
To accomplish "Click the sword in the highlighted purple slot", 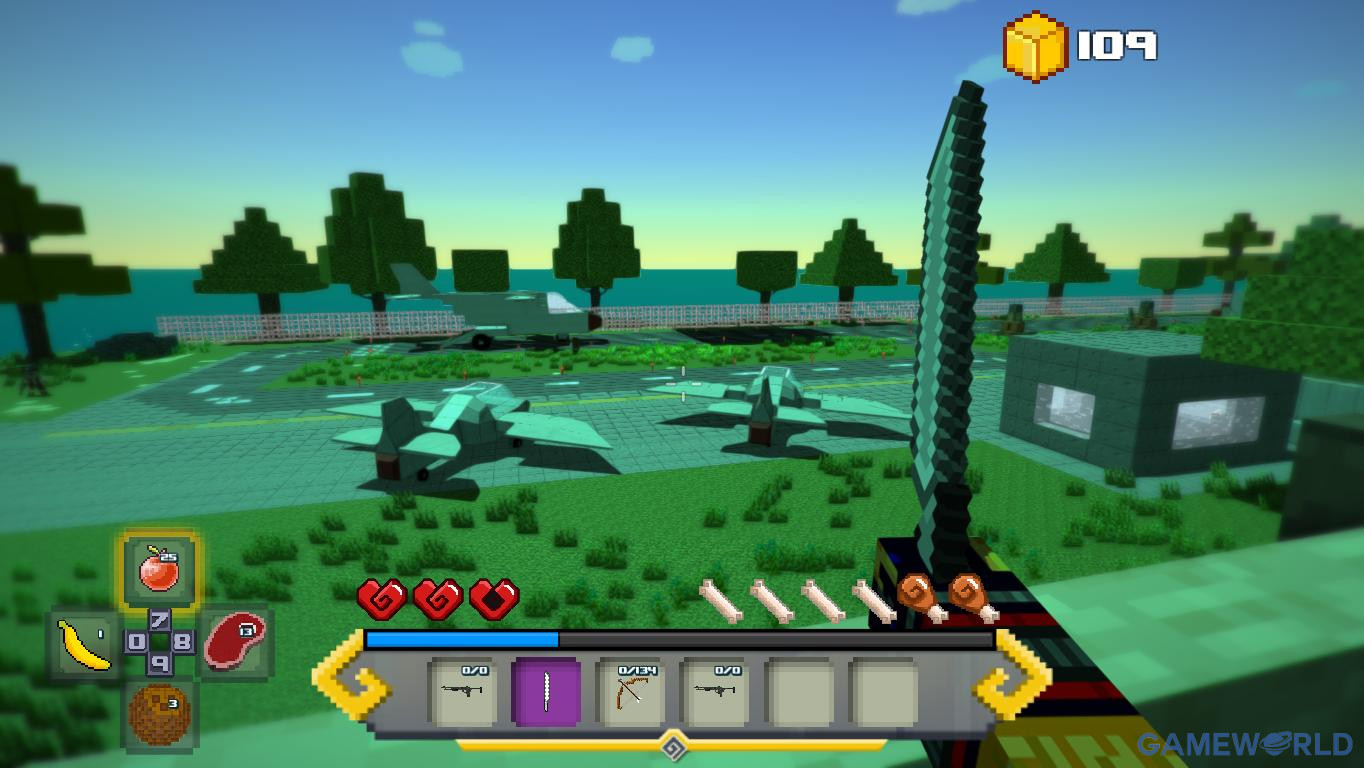I will pos(547,691).
